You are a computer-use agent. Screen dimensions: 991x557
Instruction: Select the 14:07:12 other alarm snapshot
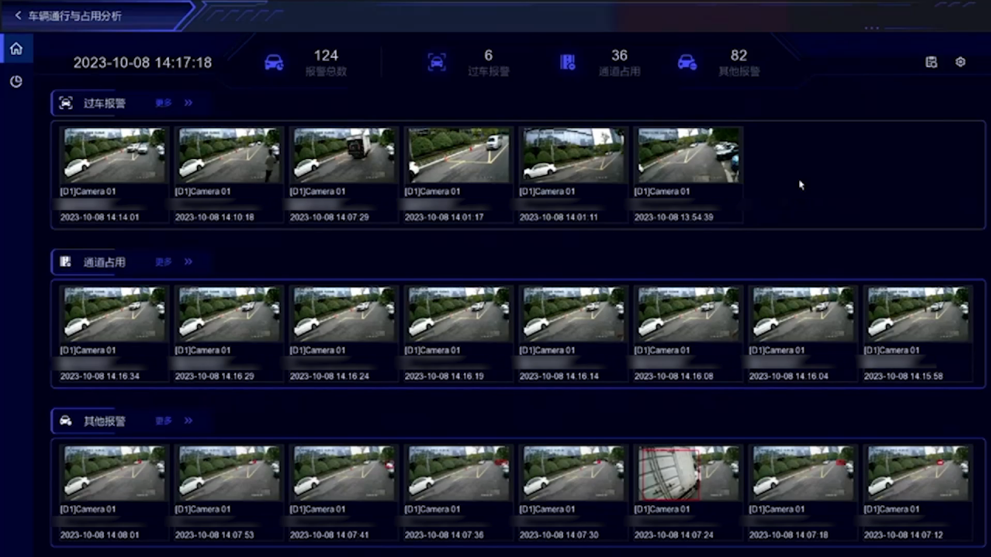pos(918,473)
